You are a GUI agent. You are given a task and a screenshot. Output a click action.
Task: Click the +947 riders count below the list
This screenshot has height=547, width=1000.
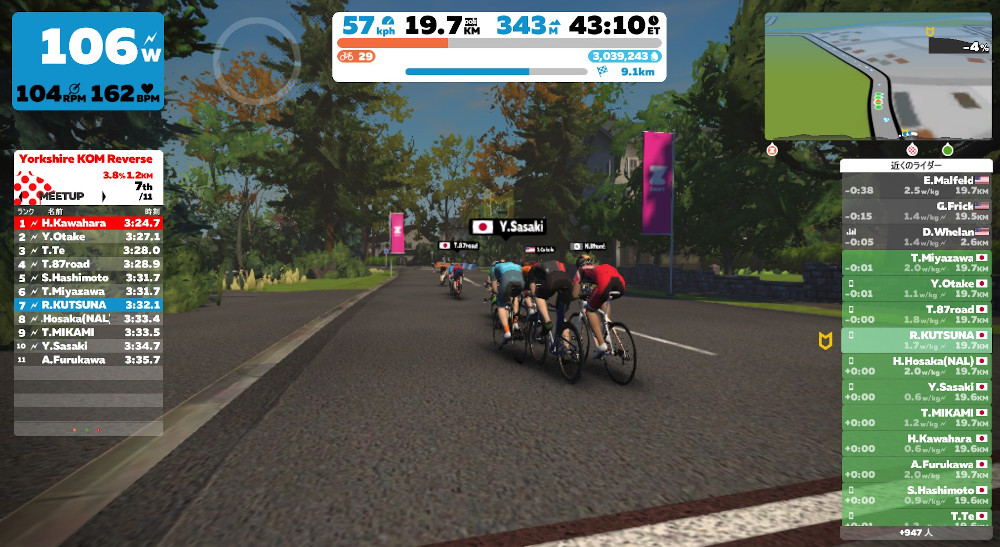pos(915,533)
